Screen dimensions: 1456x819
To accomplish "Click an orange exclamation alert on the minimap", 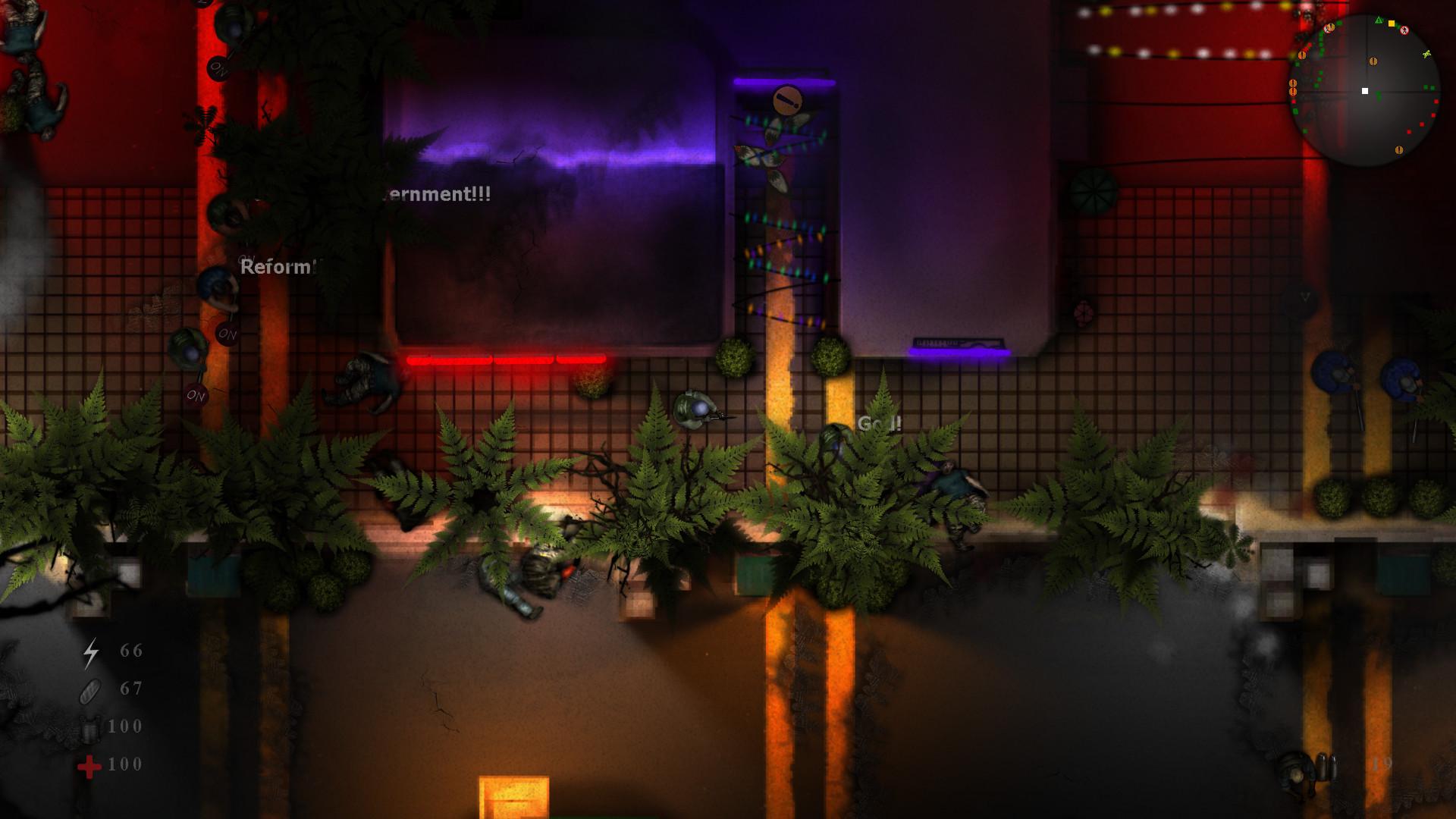I will [1373, 61].
